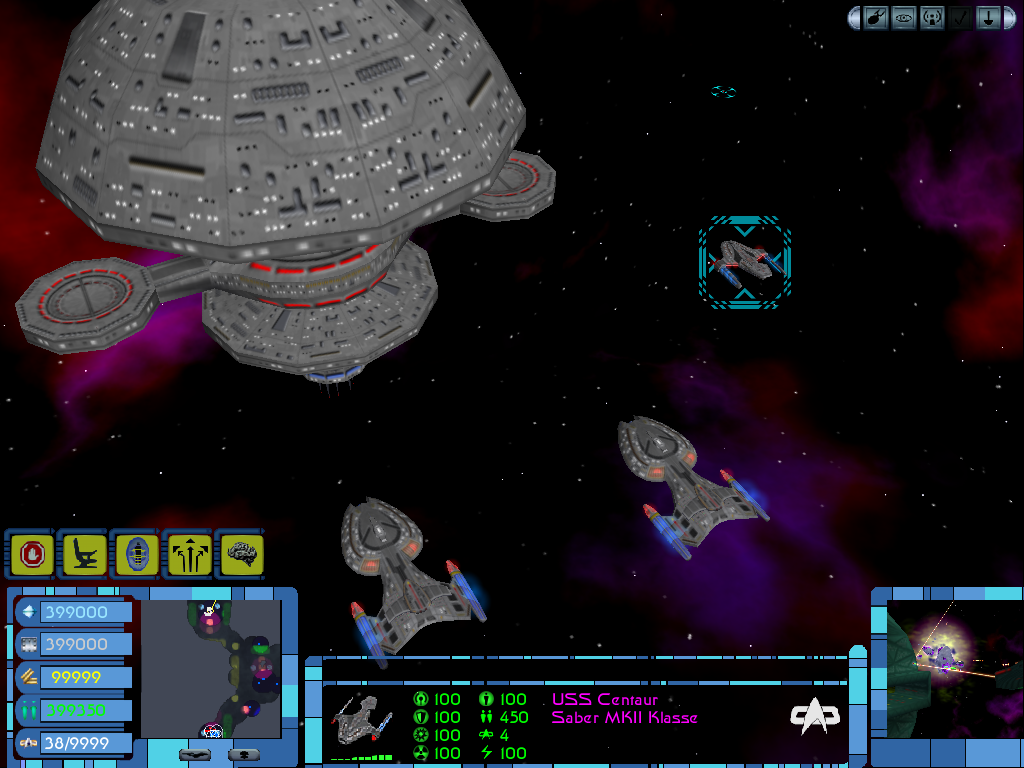Click the small button at minimap's lower right
The image size is (1024, 768).
pyautogui.click(x=245, y=754)
